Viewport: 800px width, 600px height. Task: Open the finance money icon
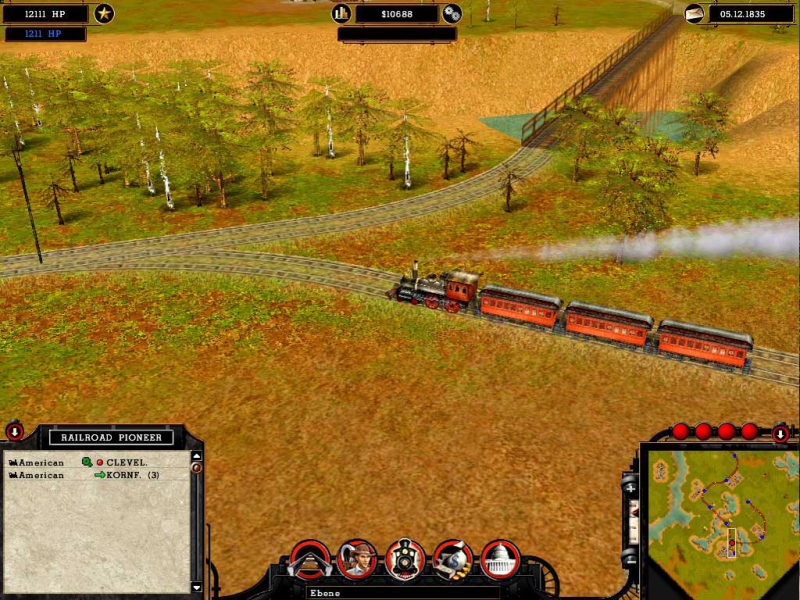pos(453,560)
